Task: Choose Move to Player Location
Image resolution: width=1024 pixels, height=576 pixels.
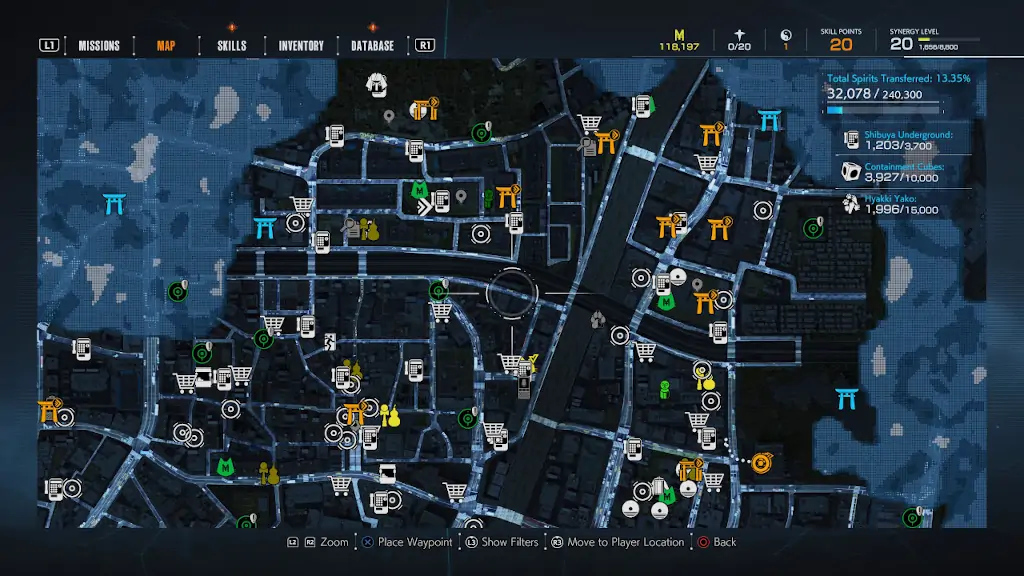Action: [x=616, y=542]
